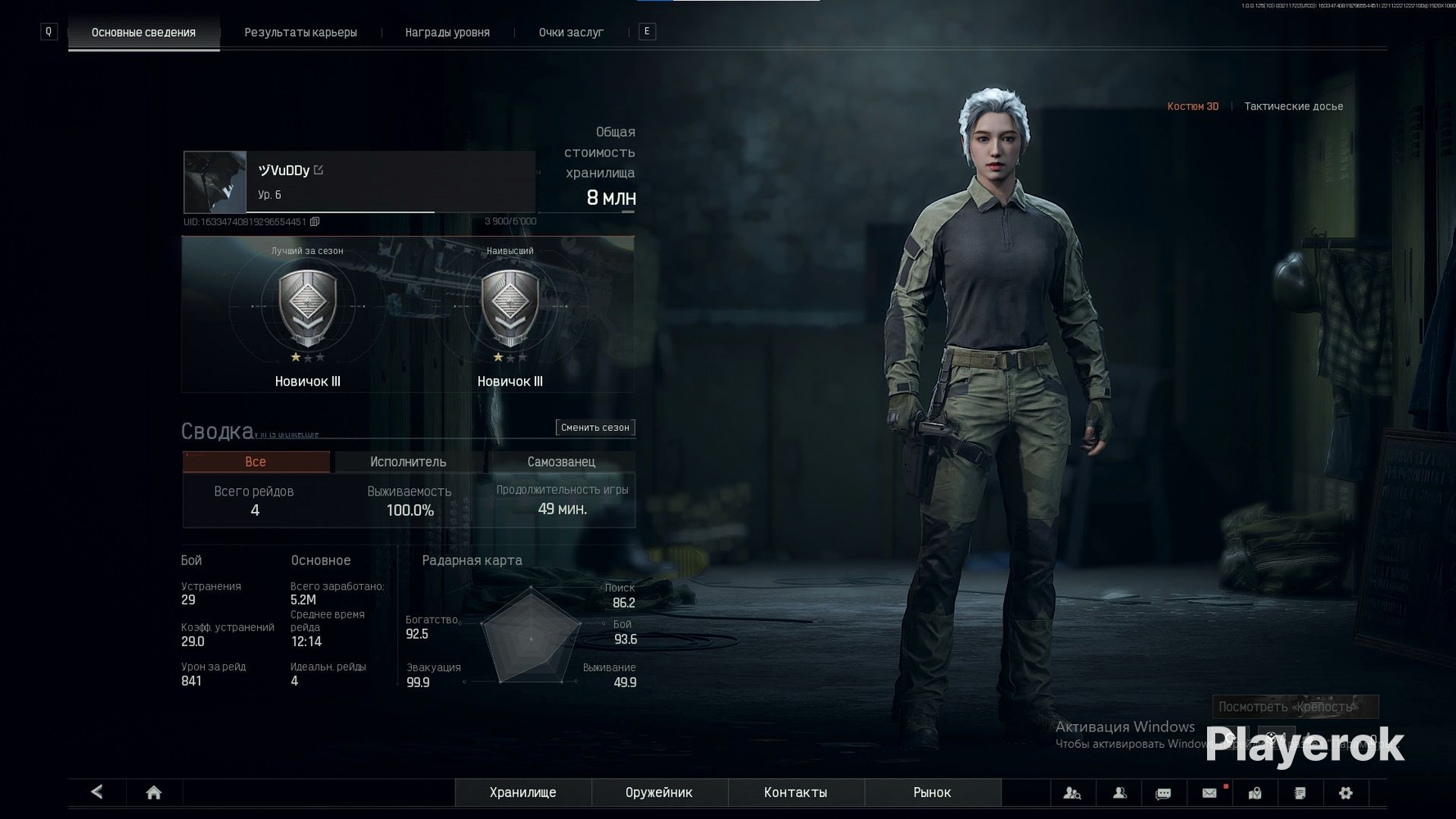The image size is (1456, 819).
Task: Open the mail envelope inbox
Action: 1209,793
